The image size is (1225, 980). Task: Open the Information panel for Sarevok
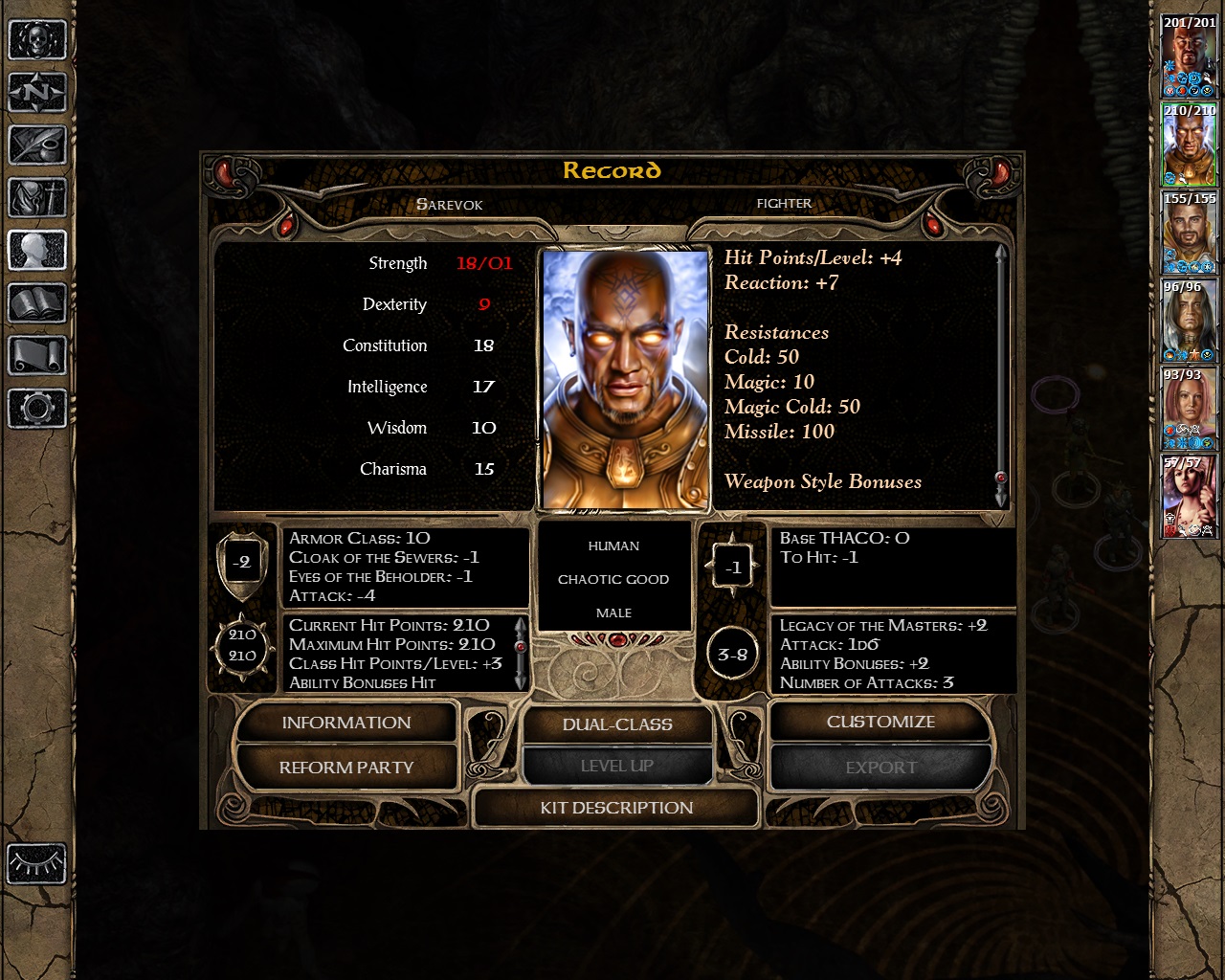[345, 723]
